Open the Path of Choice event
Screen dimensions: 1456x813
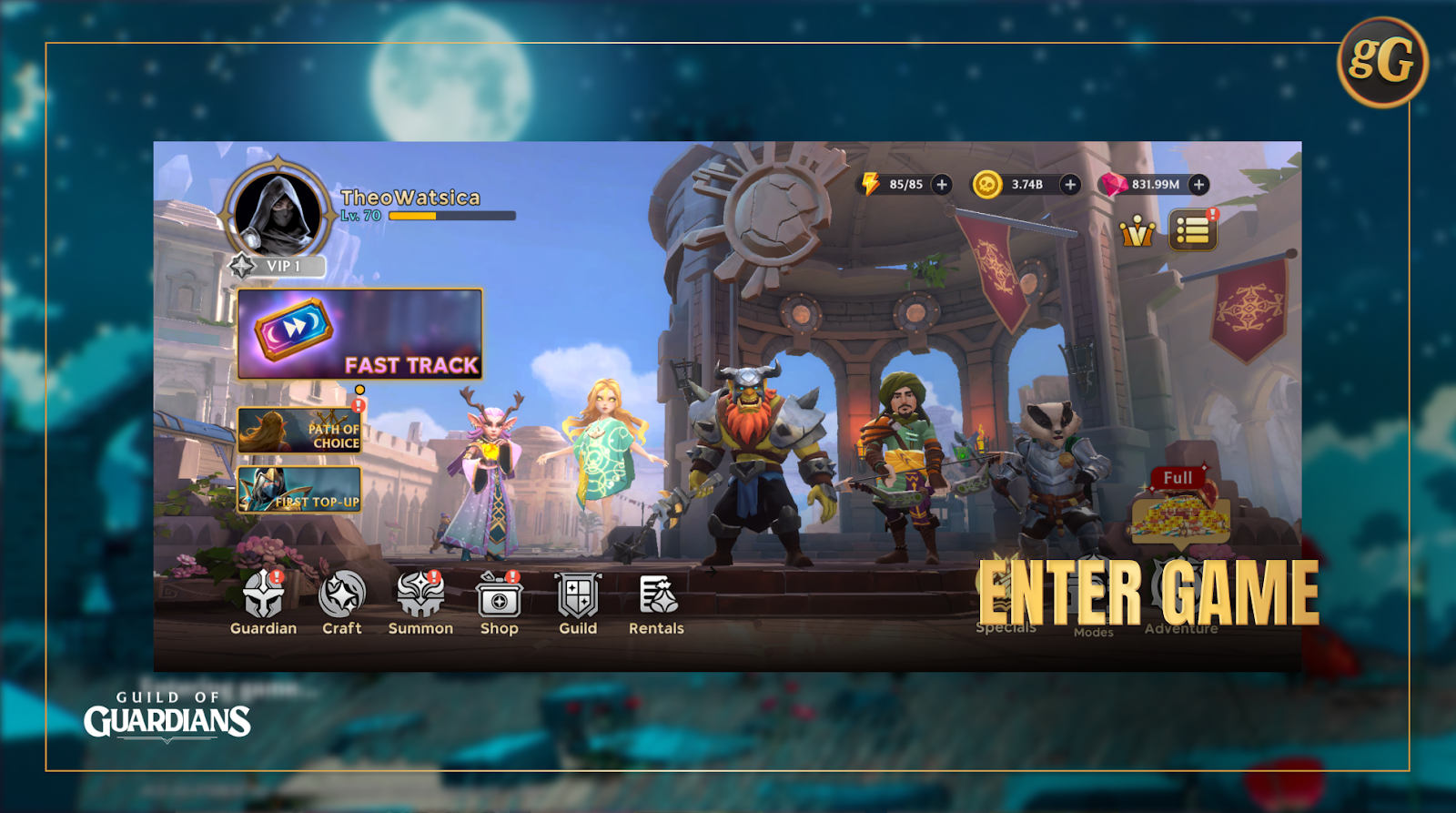click(x=299, y=431)
